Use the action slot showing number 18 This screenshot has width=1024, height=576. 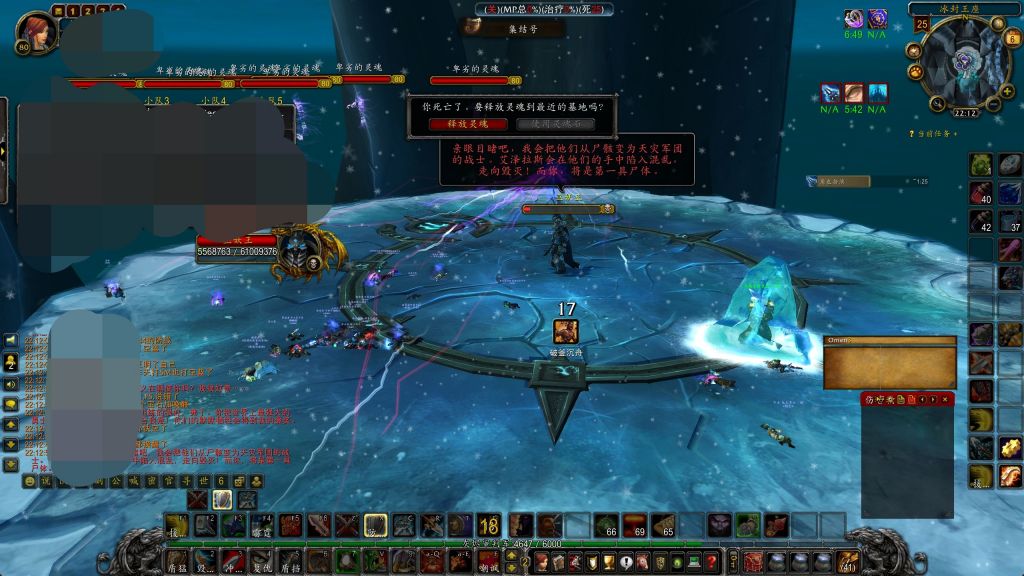(x=489, y=525)
